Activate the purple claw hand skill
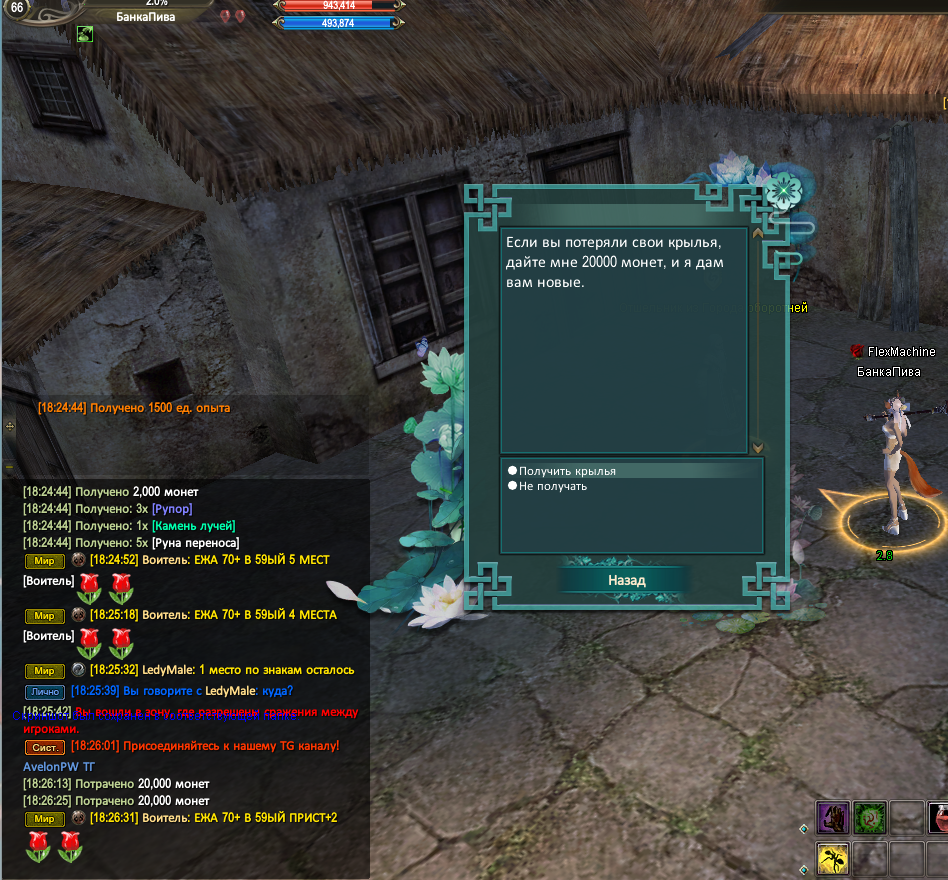The image size is (948, 880). click(x=833, y=817)
